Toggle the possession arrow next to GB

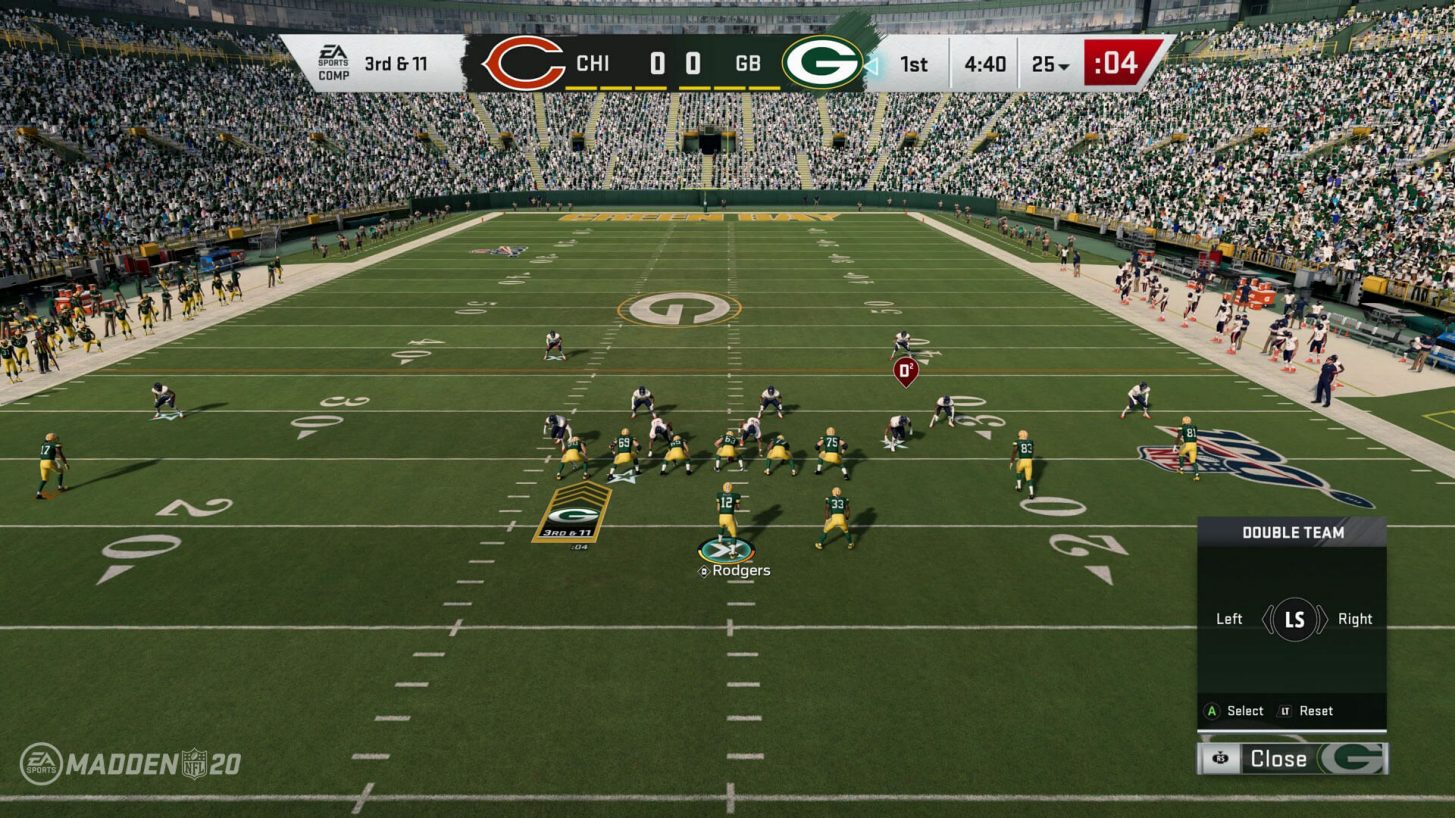click(873, 63)
